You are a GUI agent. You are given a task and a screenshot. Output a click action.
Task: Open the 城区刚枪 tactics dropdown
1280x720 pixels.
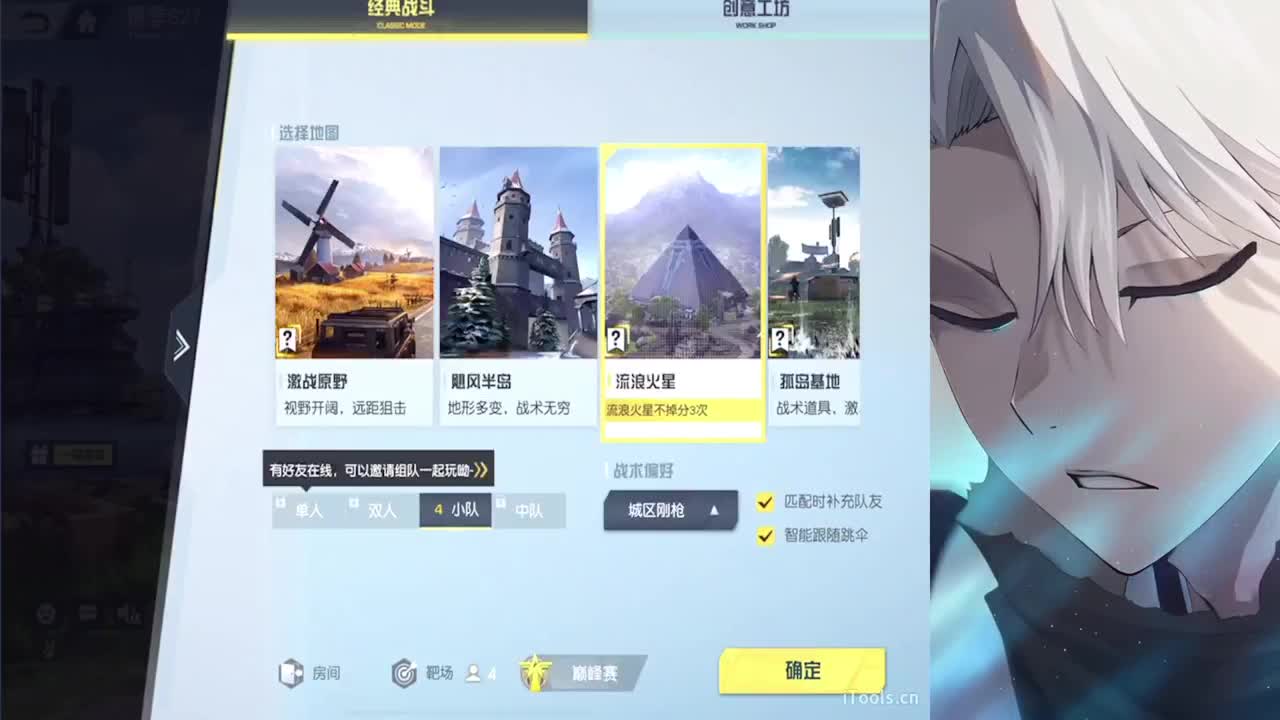point(670,510)
